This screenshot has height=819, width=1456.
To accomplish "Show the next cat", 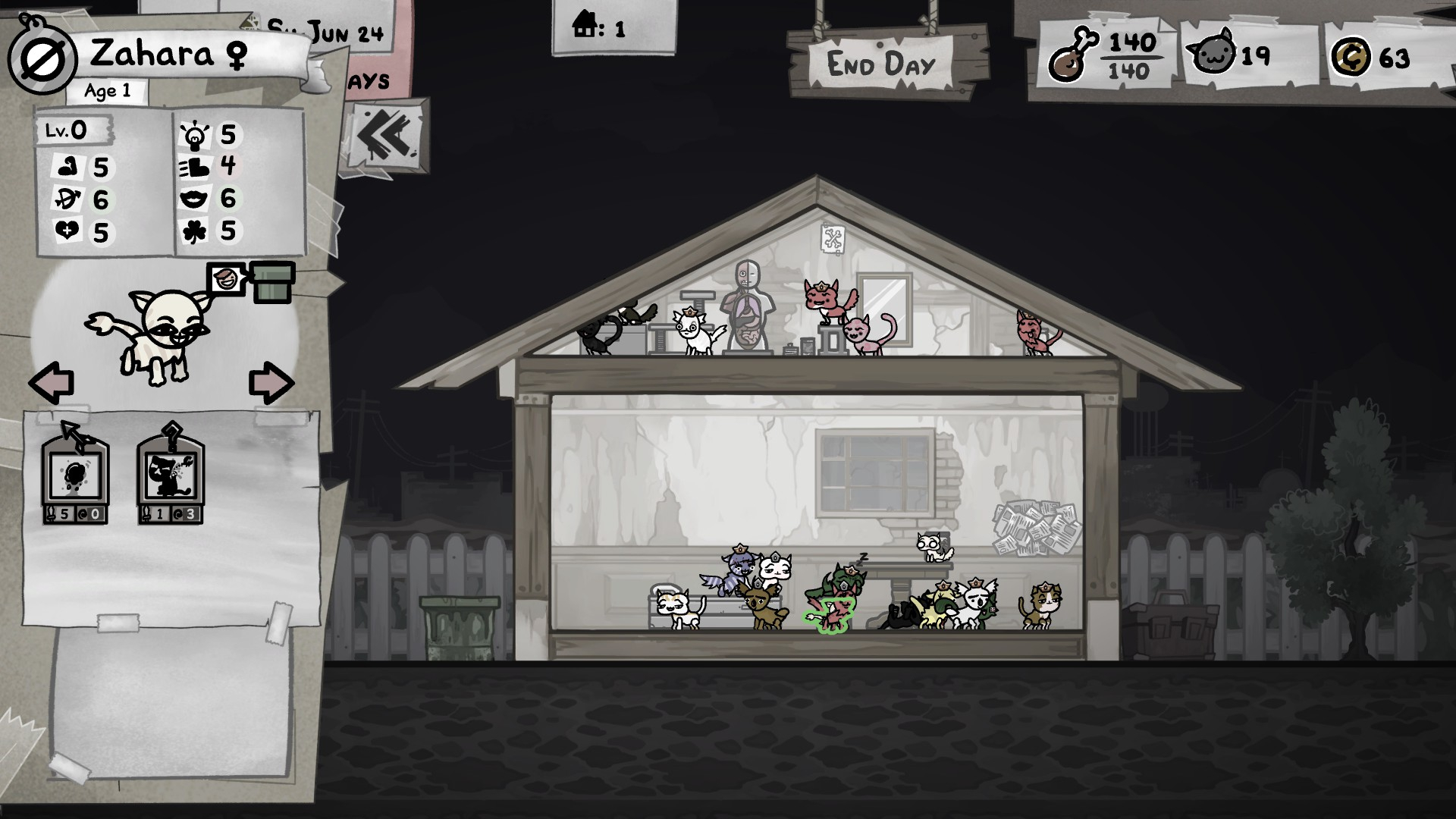I will pos(271,382).
